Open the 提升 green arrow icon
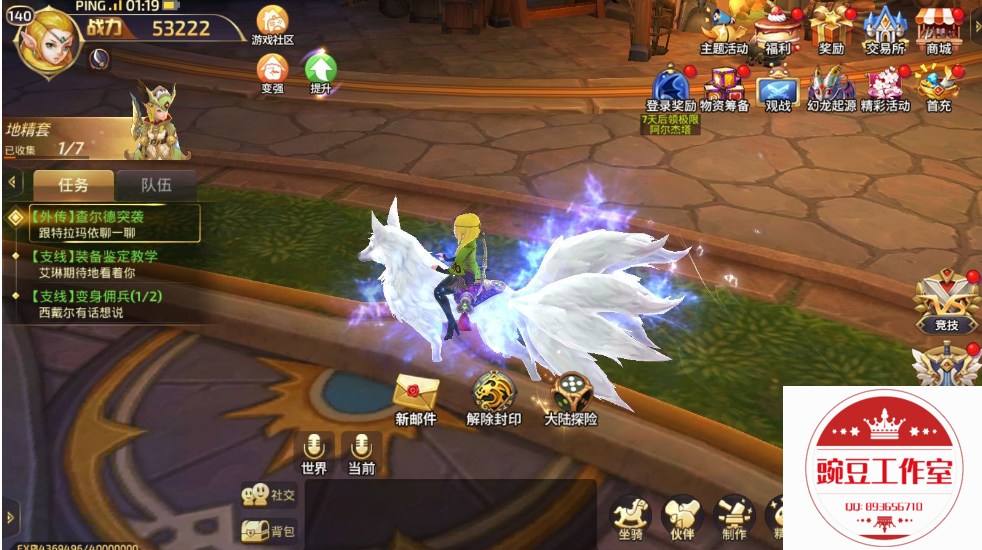Image resolution: width=982 pixels, height=550 pixels. (x=320, y=71)
